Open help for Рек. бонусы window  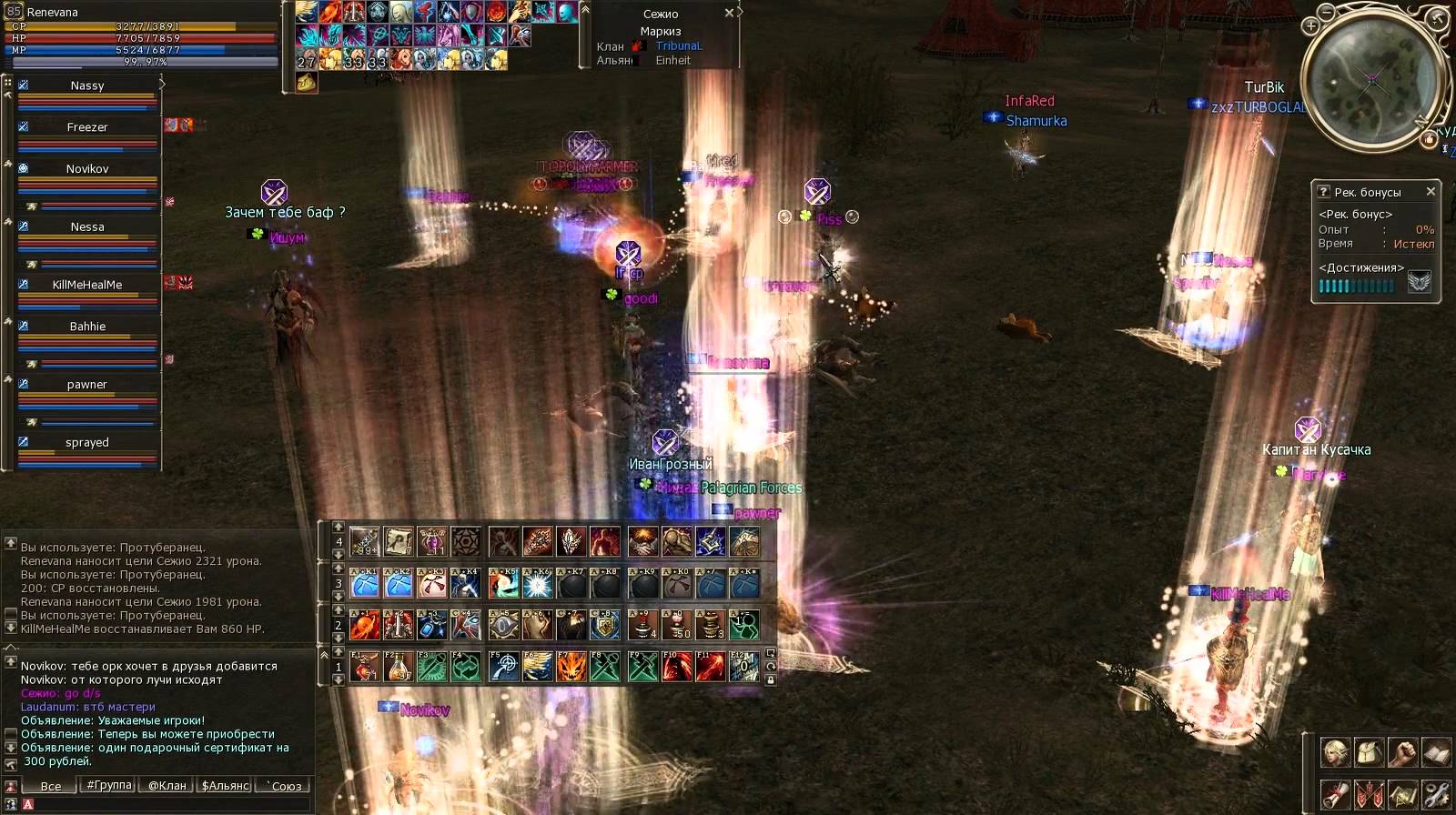(1324, 192)
